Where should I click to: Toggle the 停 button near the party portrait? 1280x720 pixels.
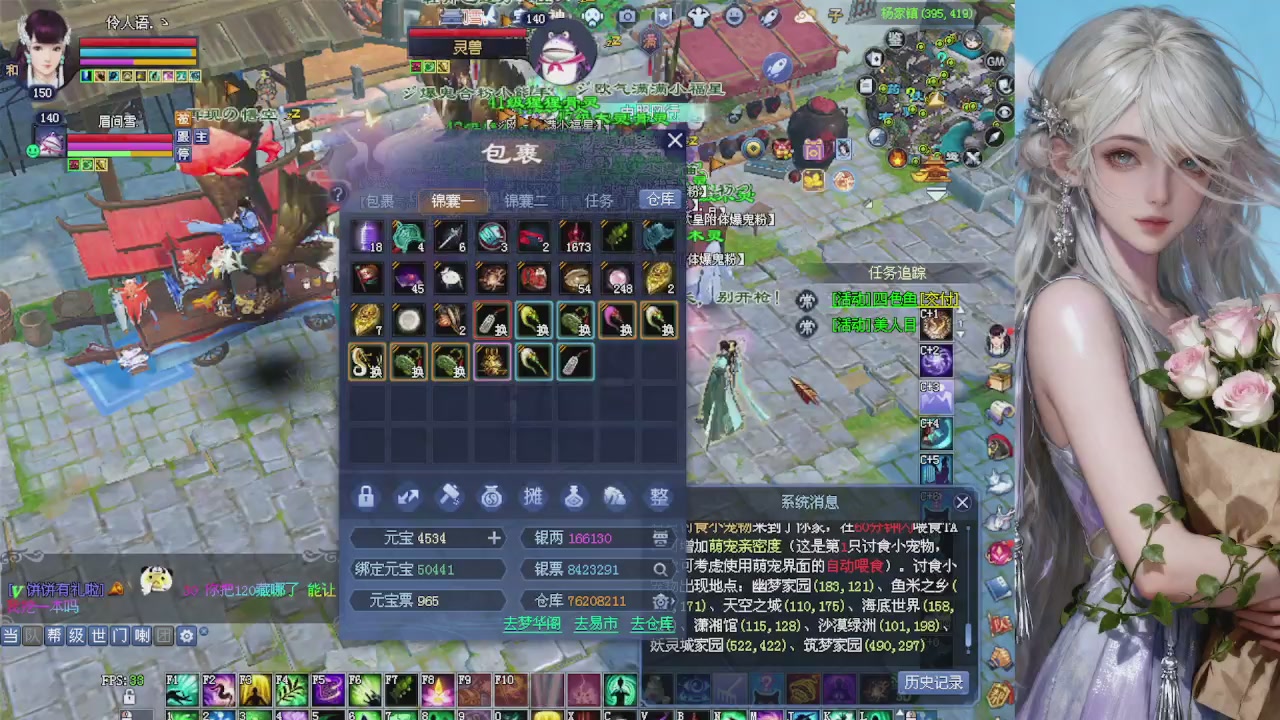[x=183, y=153]
